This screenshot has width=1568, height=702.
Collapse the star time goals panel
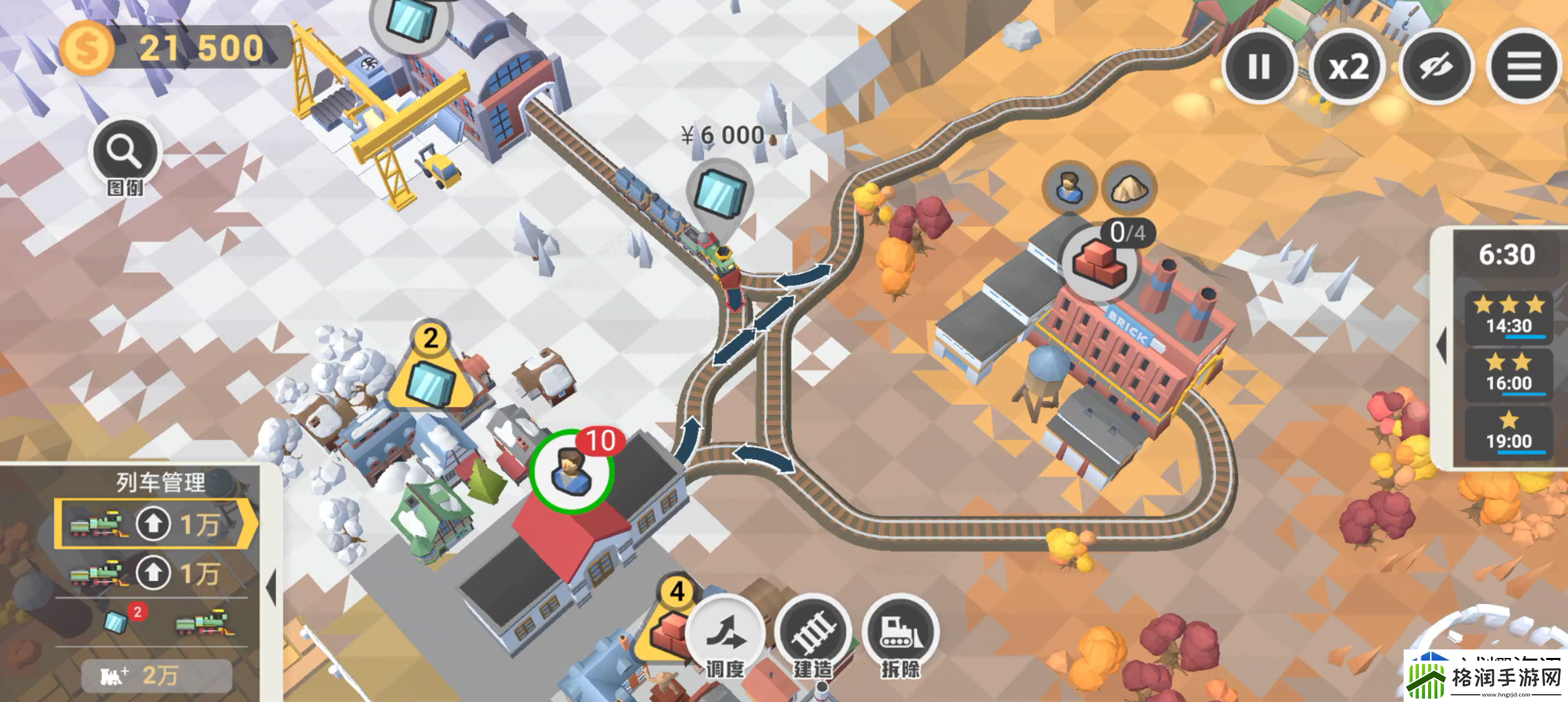(x=1441, y=345)
